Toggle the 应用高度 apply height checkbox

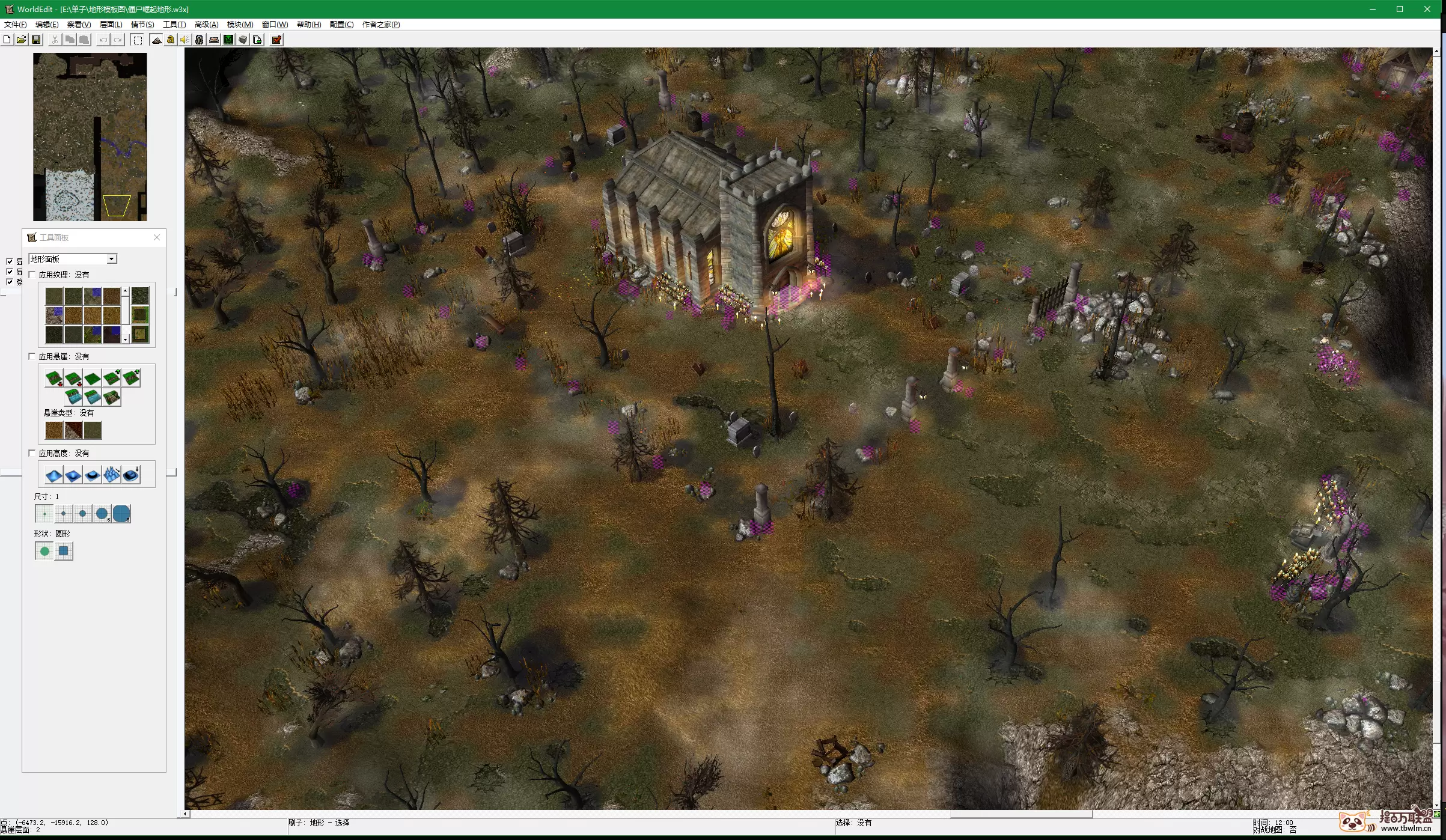point(32,453)
